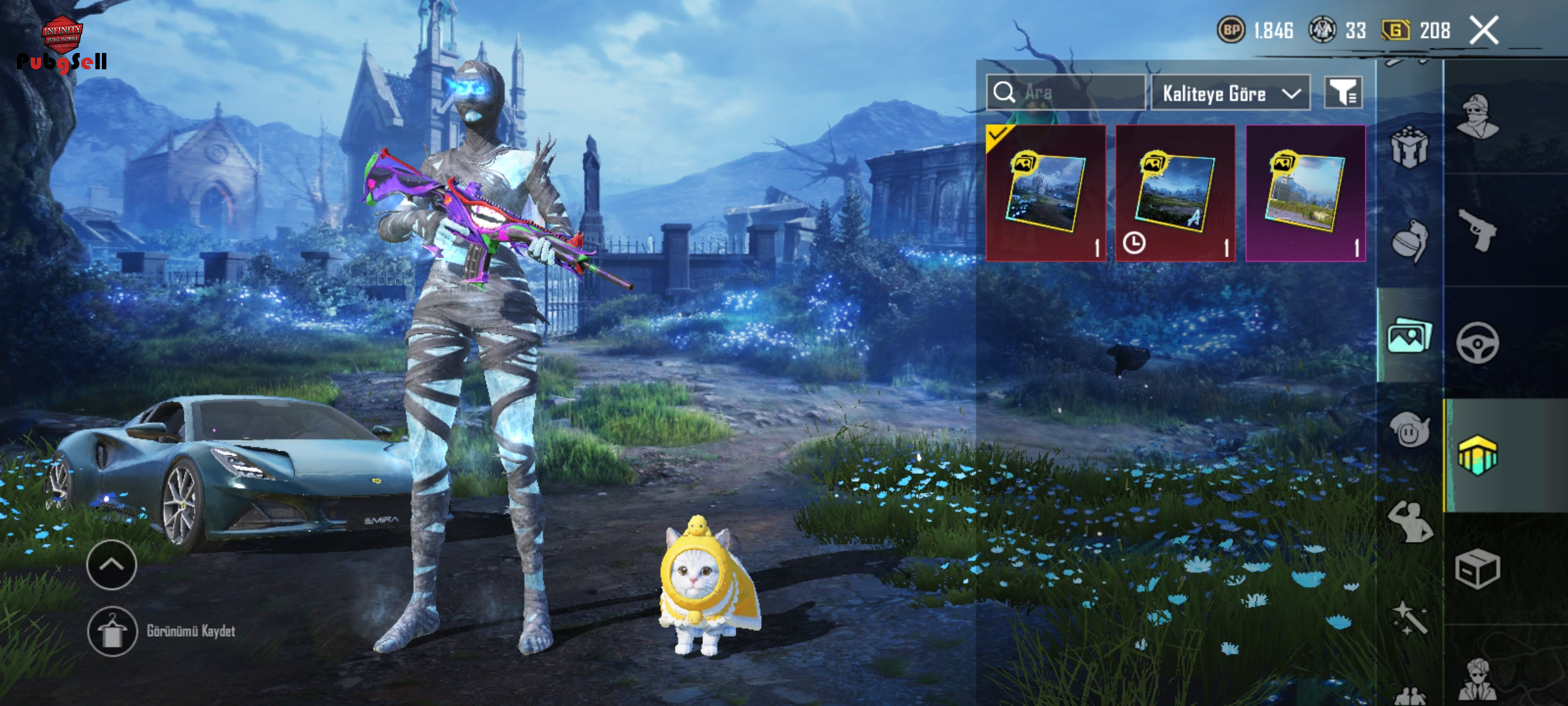Image resolution: width=1568 pixels, height=706 pixels.
Task: Open the crate box category
Action: click(x=1478, y=569)
